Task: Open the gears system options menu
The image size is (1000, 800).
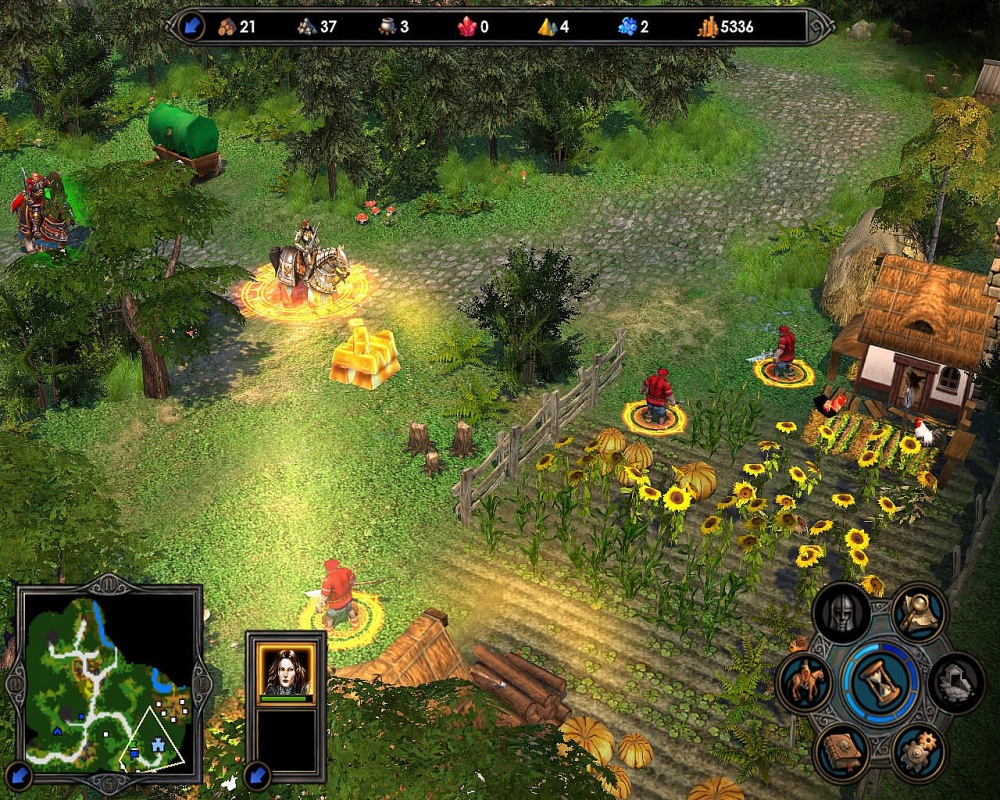Action: click(x=919, y=752)
